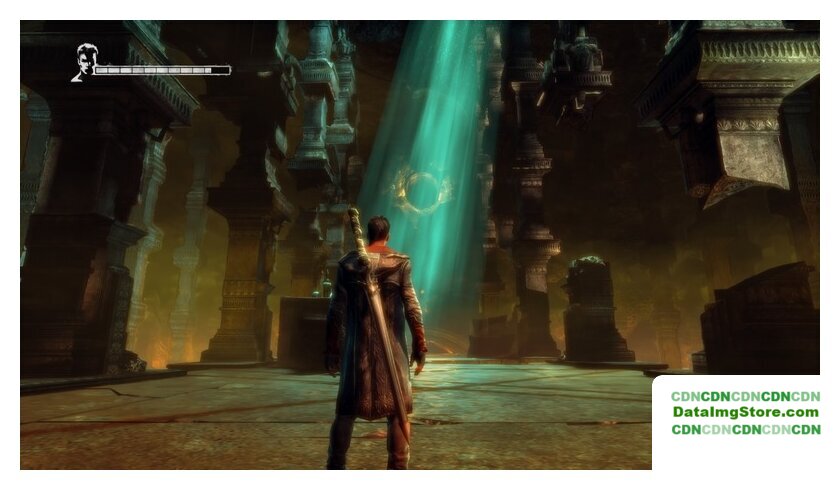Click Dante's portrait icon in the HUD

pos(83,62)
